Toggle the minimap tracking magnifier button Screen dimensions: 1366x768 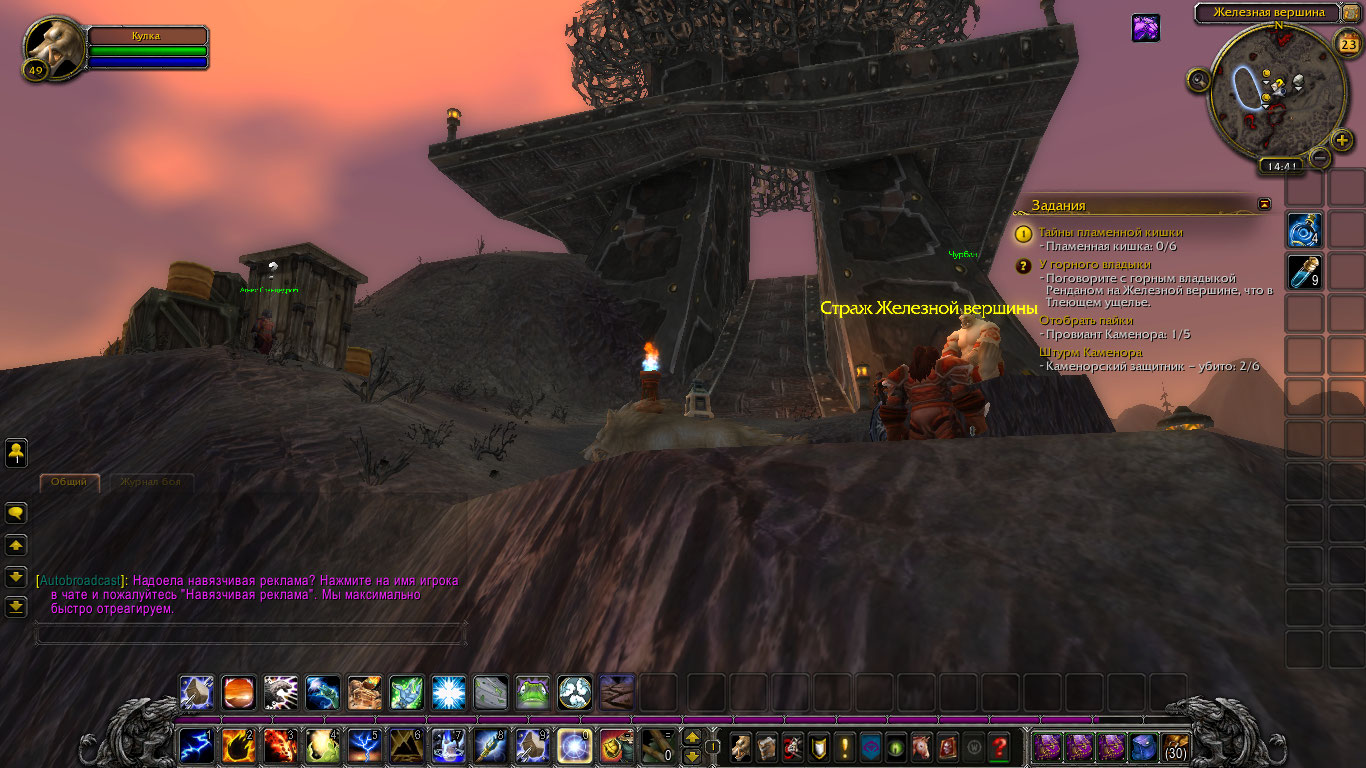pos(1198,79)
